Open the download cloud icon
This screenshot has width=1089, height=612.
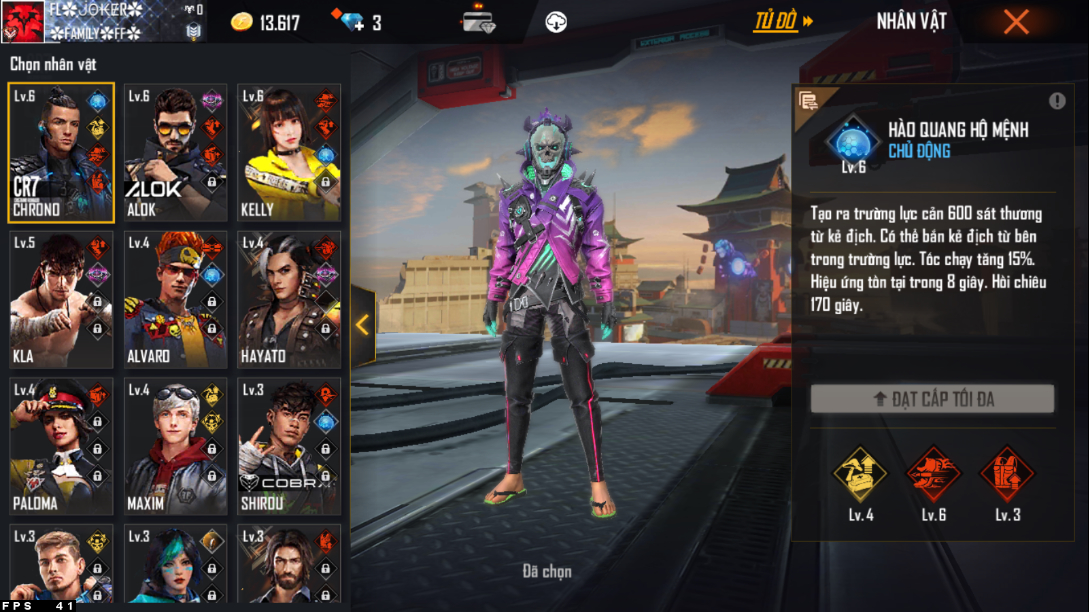point(556,22)
